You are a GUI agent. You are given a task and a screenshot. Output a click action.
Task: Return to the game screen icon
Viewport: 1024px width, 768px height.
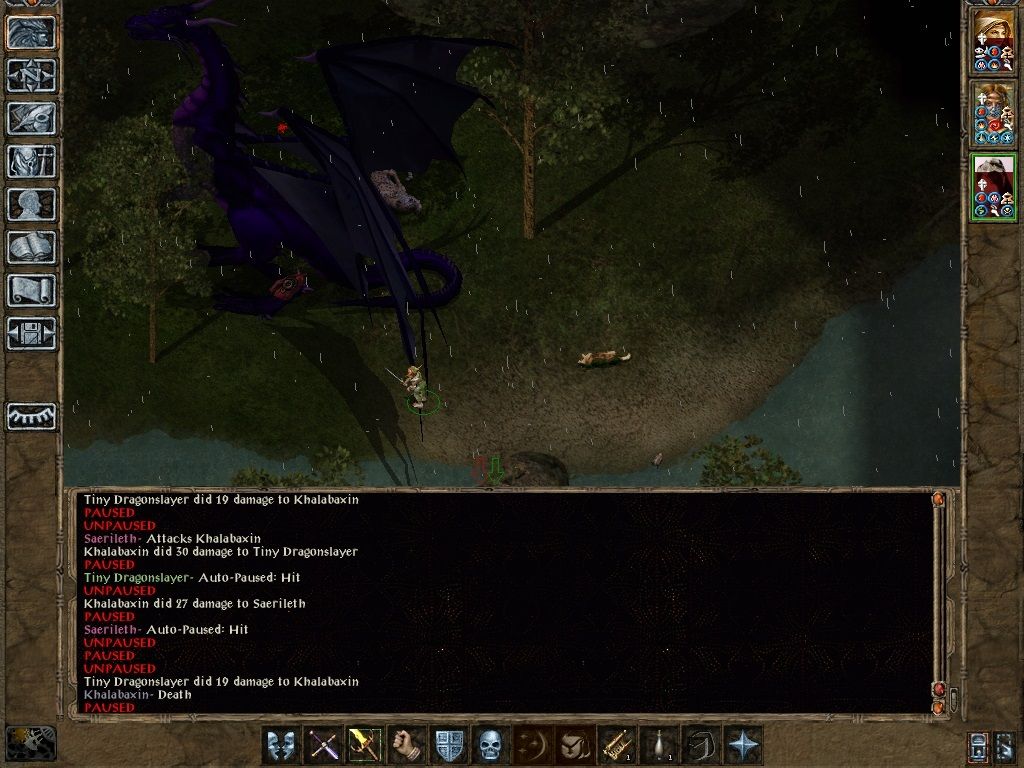pos(31,32)
